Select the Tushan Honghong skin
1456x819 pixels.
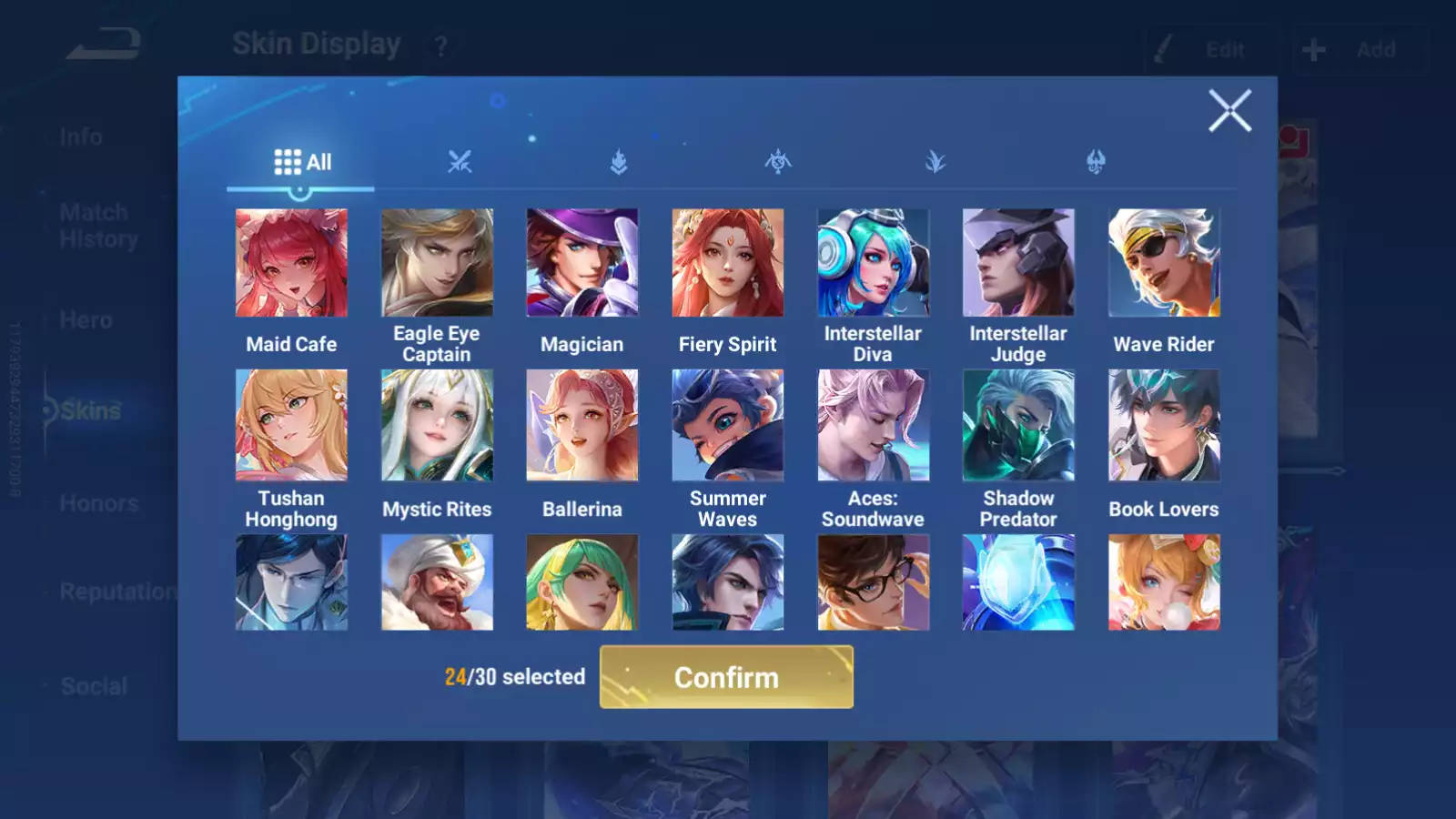[x=291, y=425]
